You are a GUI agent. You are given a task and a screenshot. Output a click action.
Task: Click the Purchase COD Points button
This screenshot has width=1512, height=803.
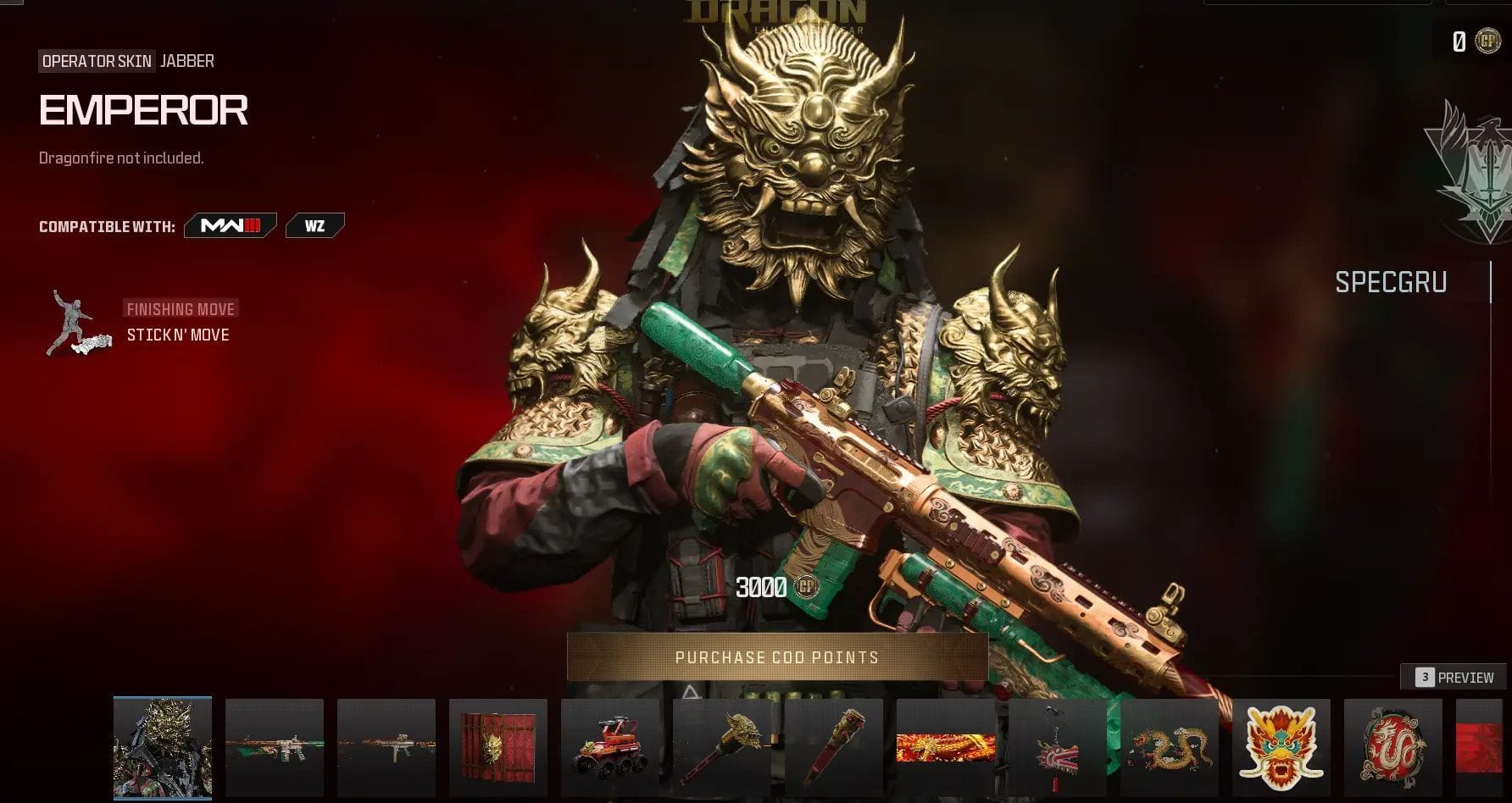pos(777,657)
